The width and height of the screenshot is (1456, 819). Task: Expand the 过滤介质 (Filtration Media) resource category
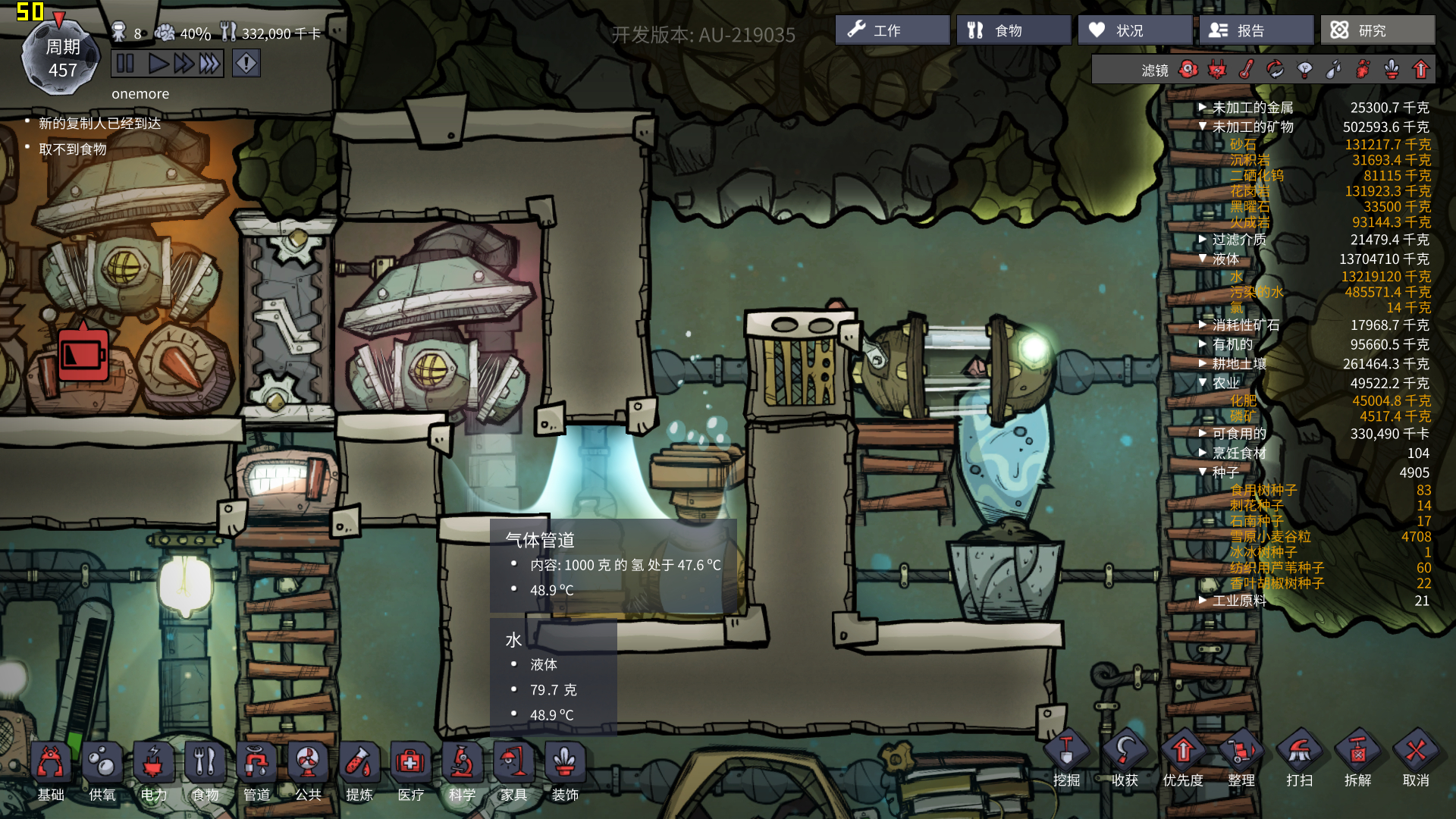[x=1203, y=240]
